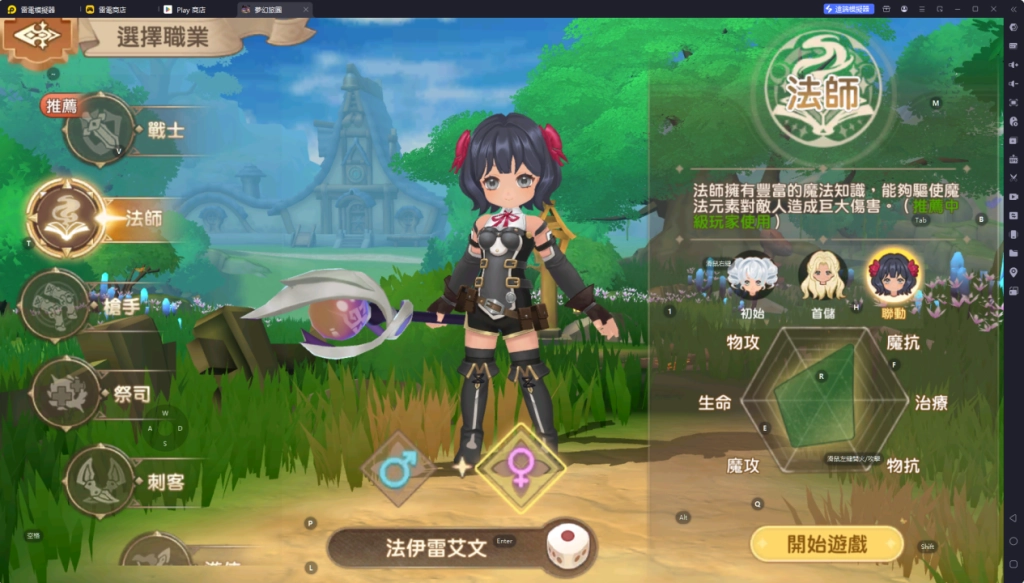This screenshot has height=583, width=1024.
Task: Select the 祭司 priest class
Action: (x=67, y=393)
